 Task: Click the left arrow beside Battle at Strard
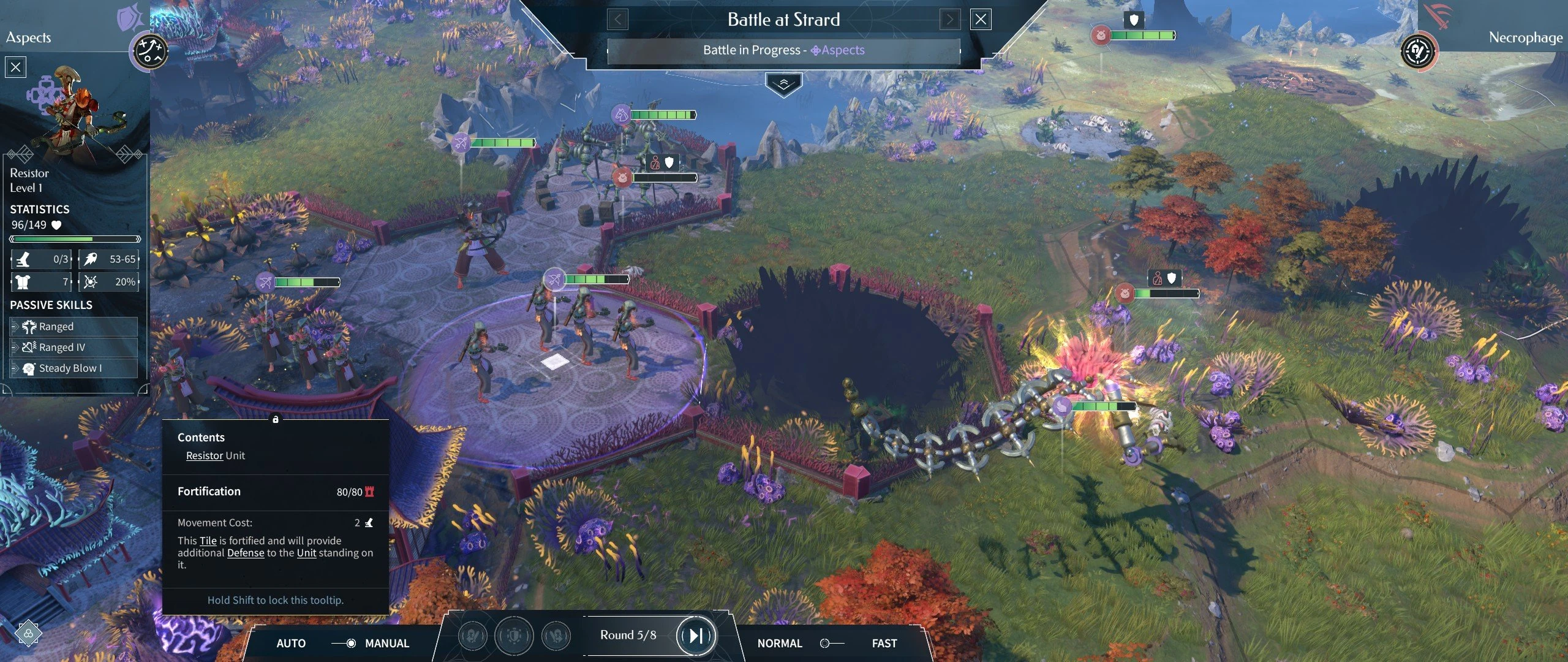[618, 19]
